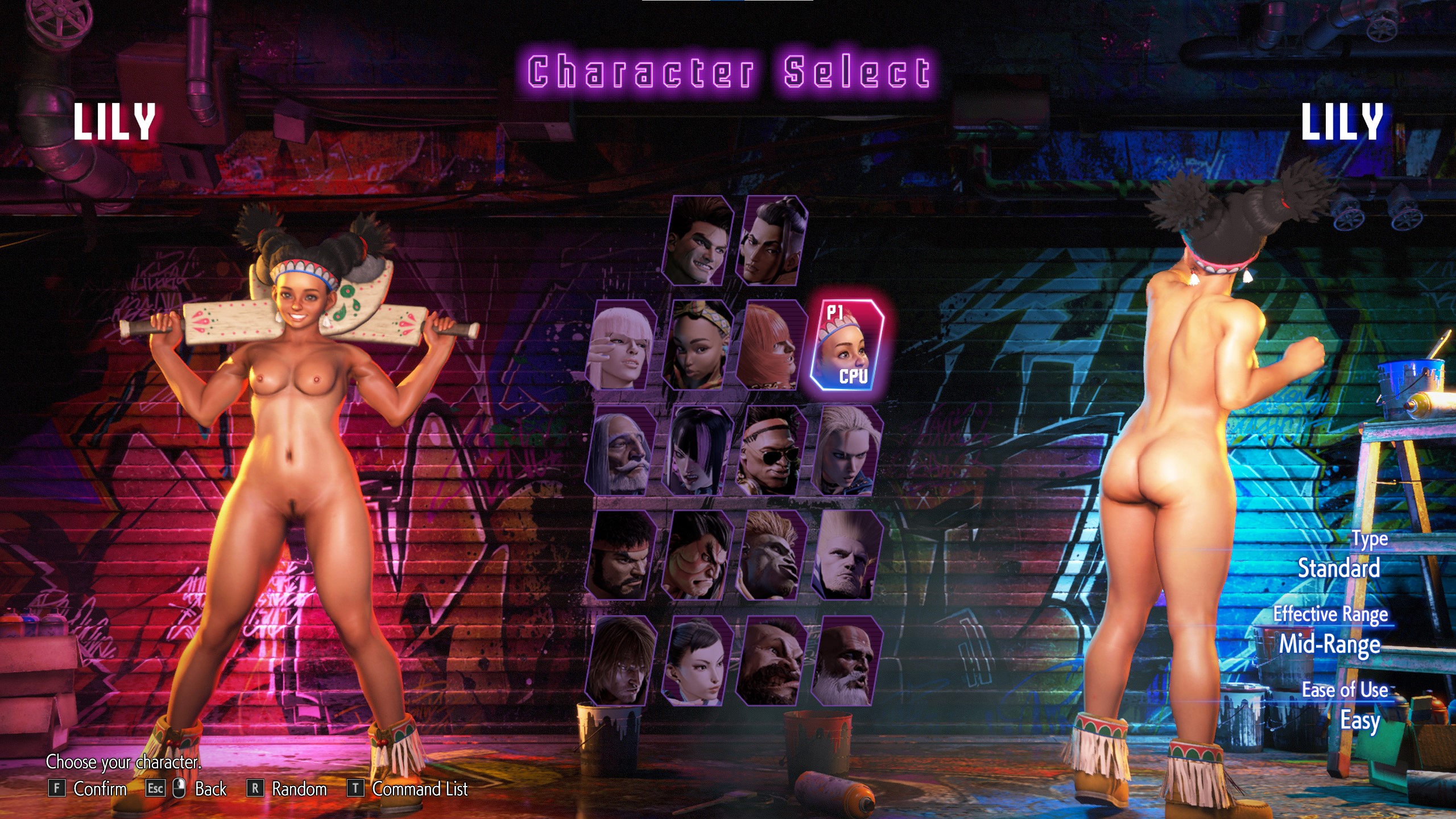Choose E. Honda's face-painted portrait
This screenshot has height=819, width=1456.
click(697, 555)
